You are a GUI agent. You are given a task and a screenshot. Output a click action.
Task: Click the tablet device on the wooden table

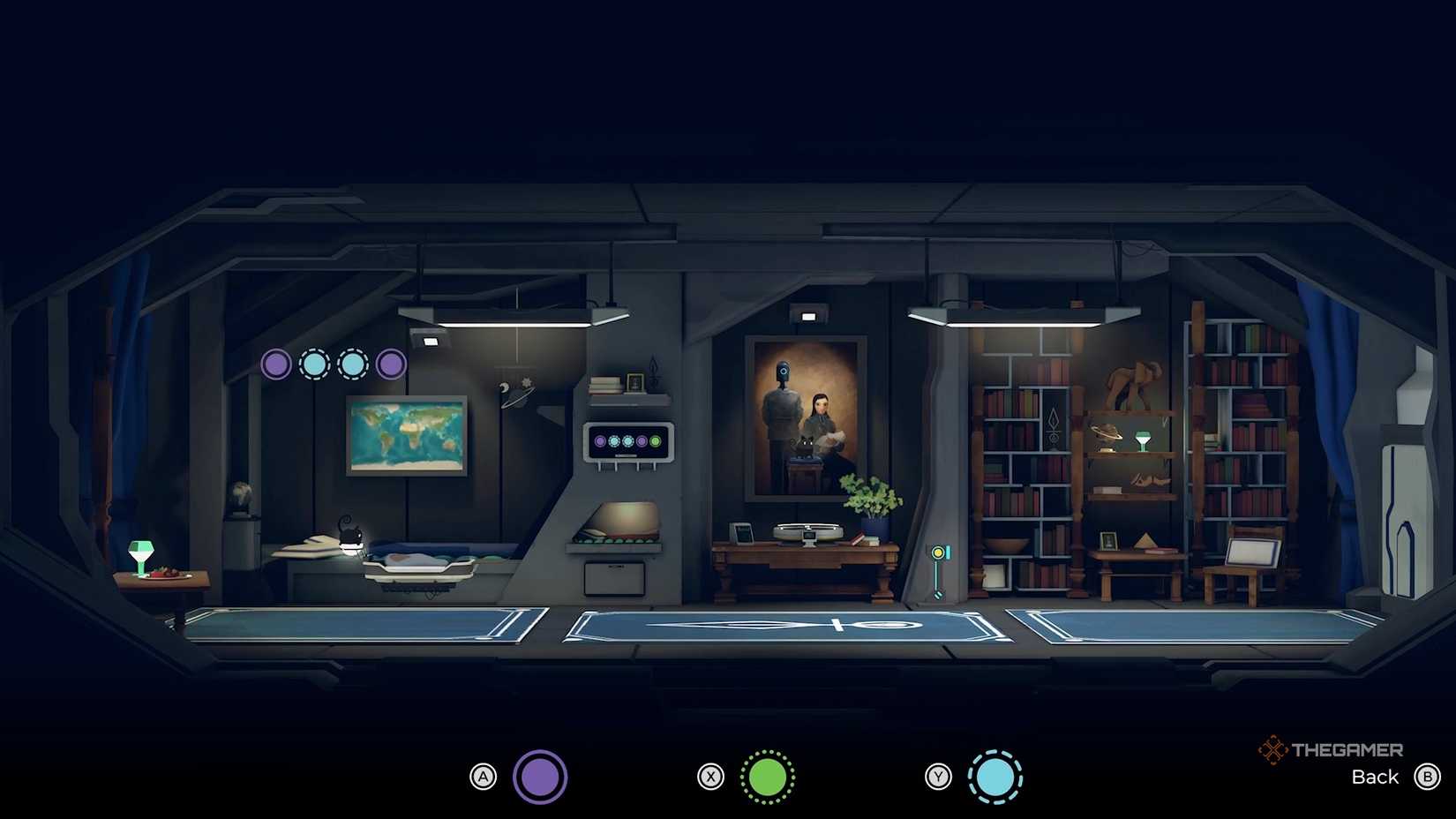741,533
